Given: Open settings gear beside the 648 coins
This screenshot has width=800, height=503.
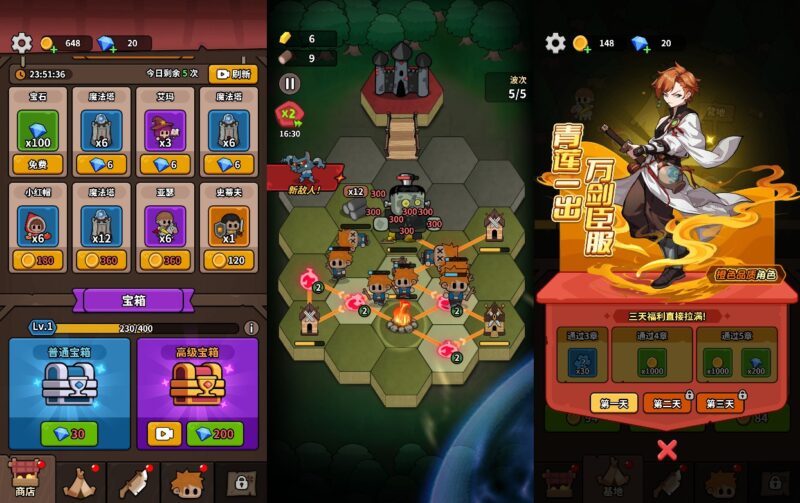Looking at the screenshot, I should 22,43.
